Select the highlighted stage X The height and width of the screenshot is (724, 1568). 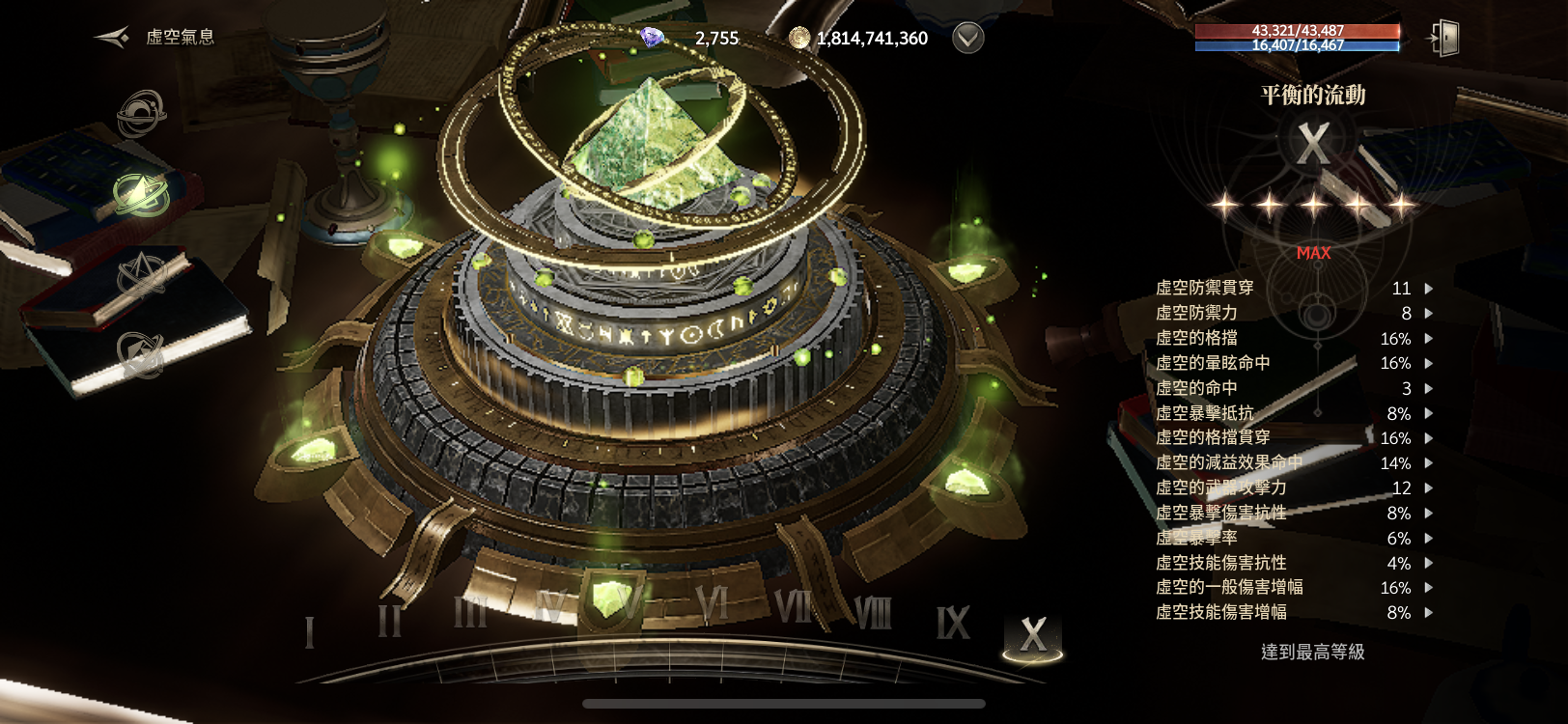[1032, 635]
